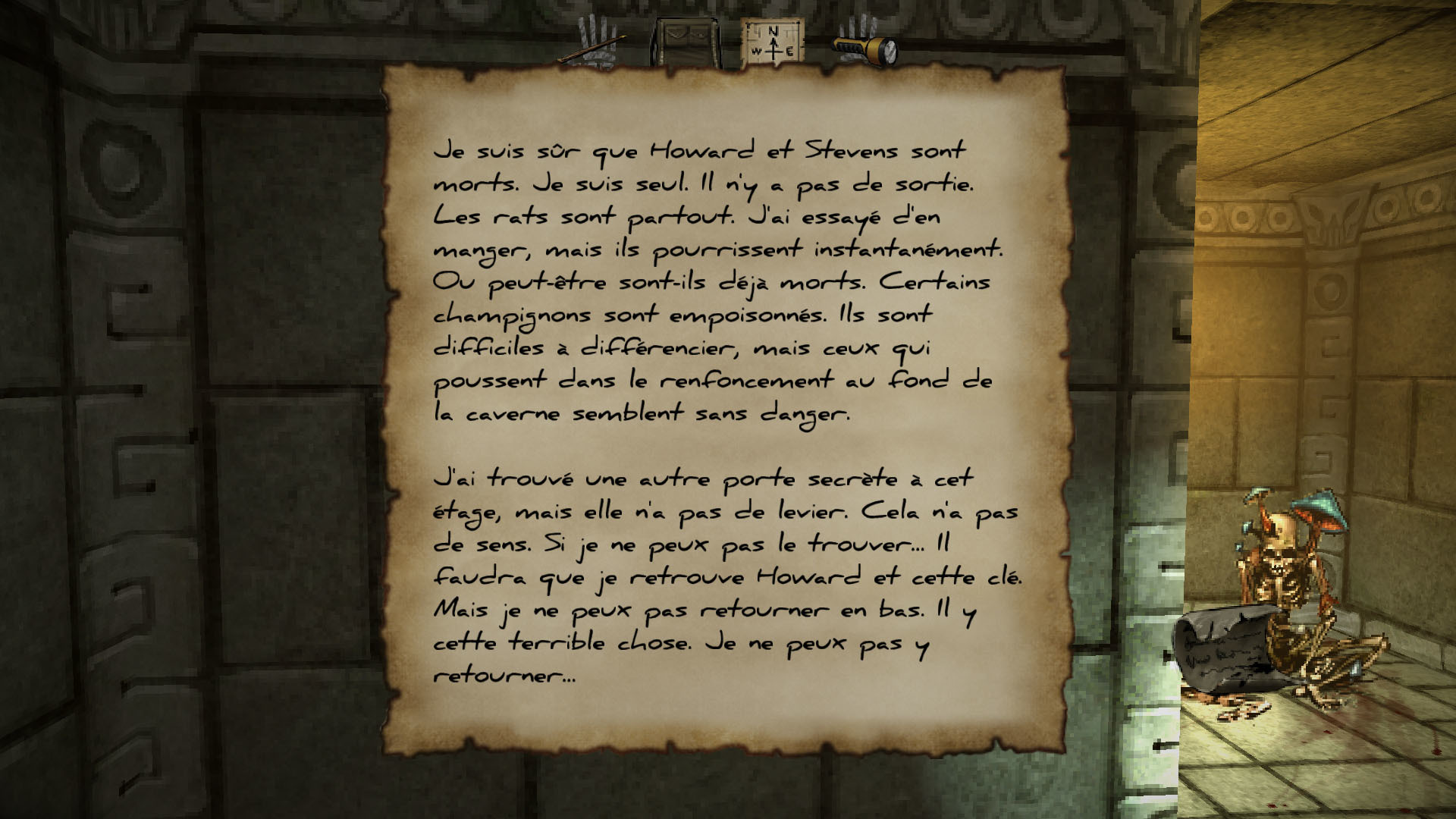
Task: Select the flashlight hand slot
Action: coord(864,48)
